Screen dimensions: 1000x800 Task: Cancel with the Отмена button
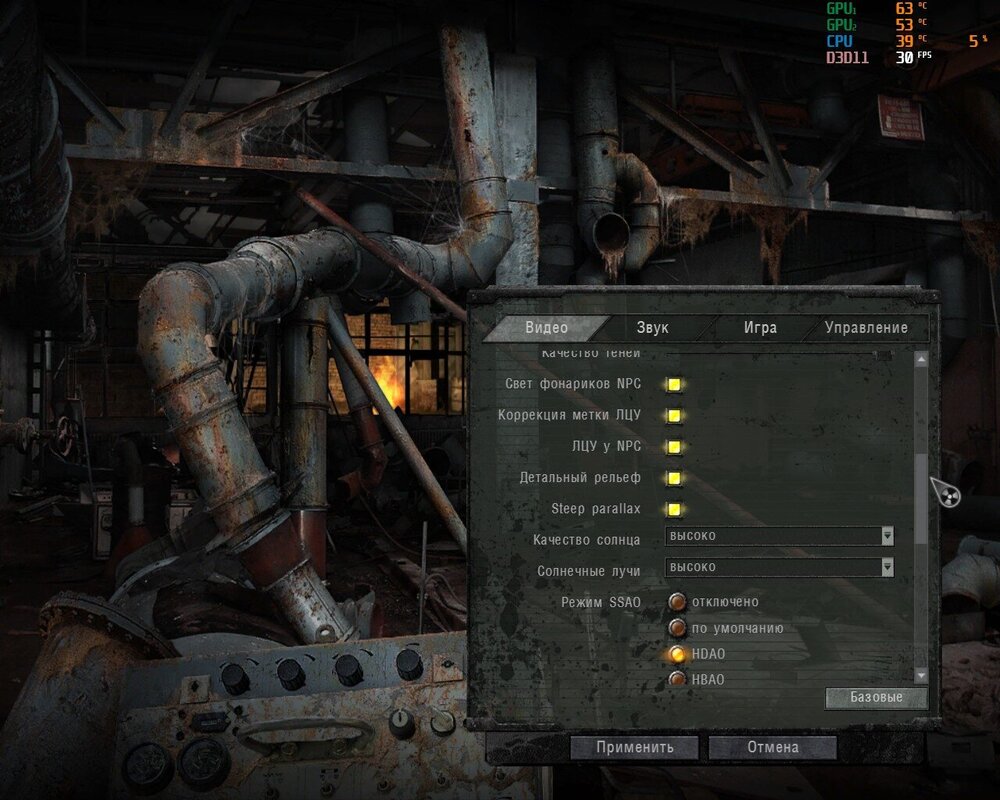(x=772, y=747)
